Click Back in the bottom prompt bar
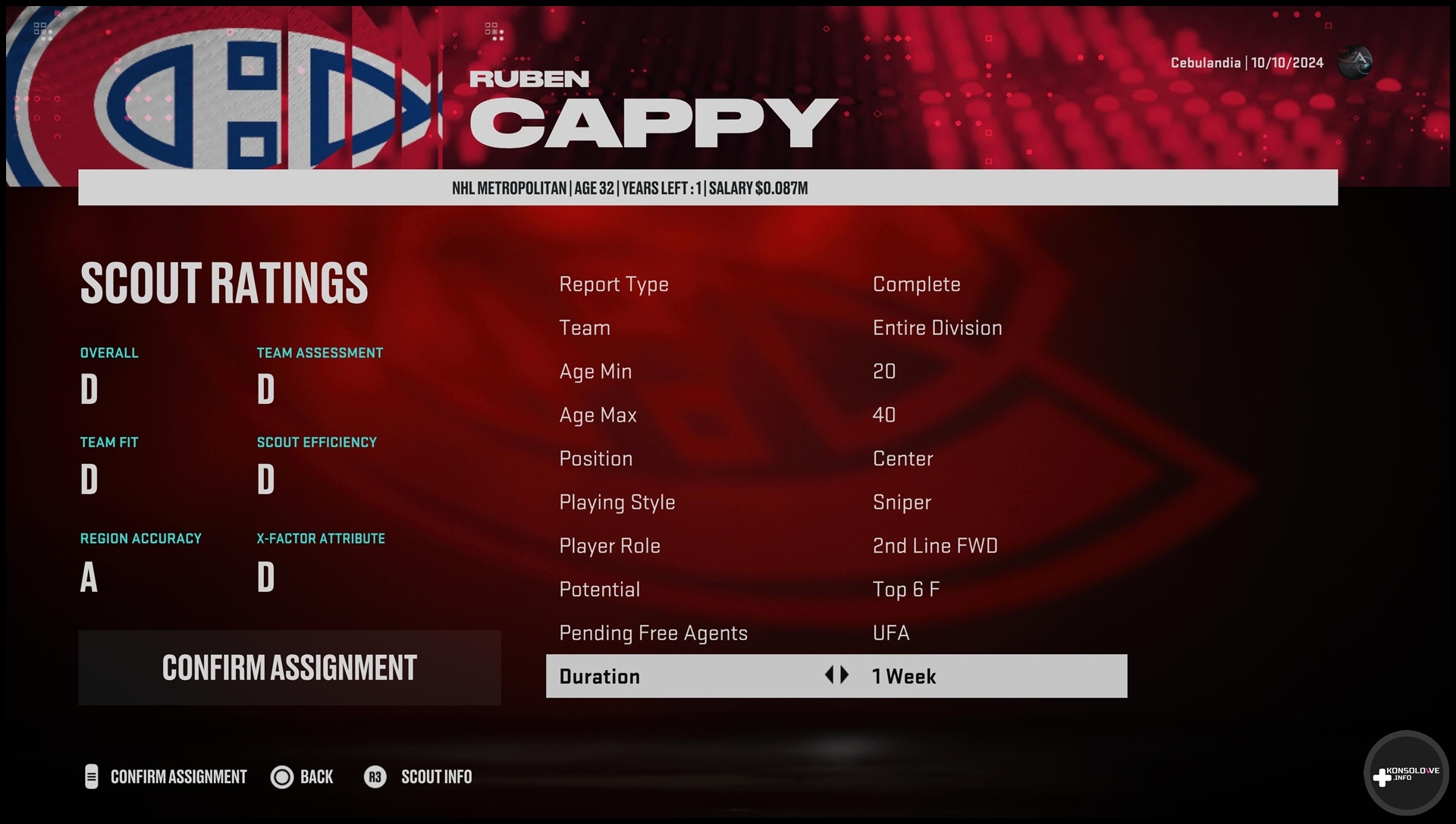Image resolution: width=1456 pixels, height=824 pixels. pyautogui.click(x=303, y=777)
